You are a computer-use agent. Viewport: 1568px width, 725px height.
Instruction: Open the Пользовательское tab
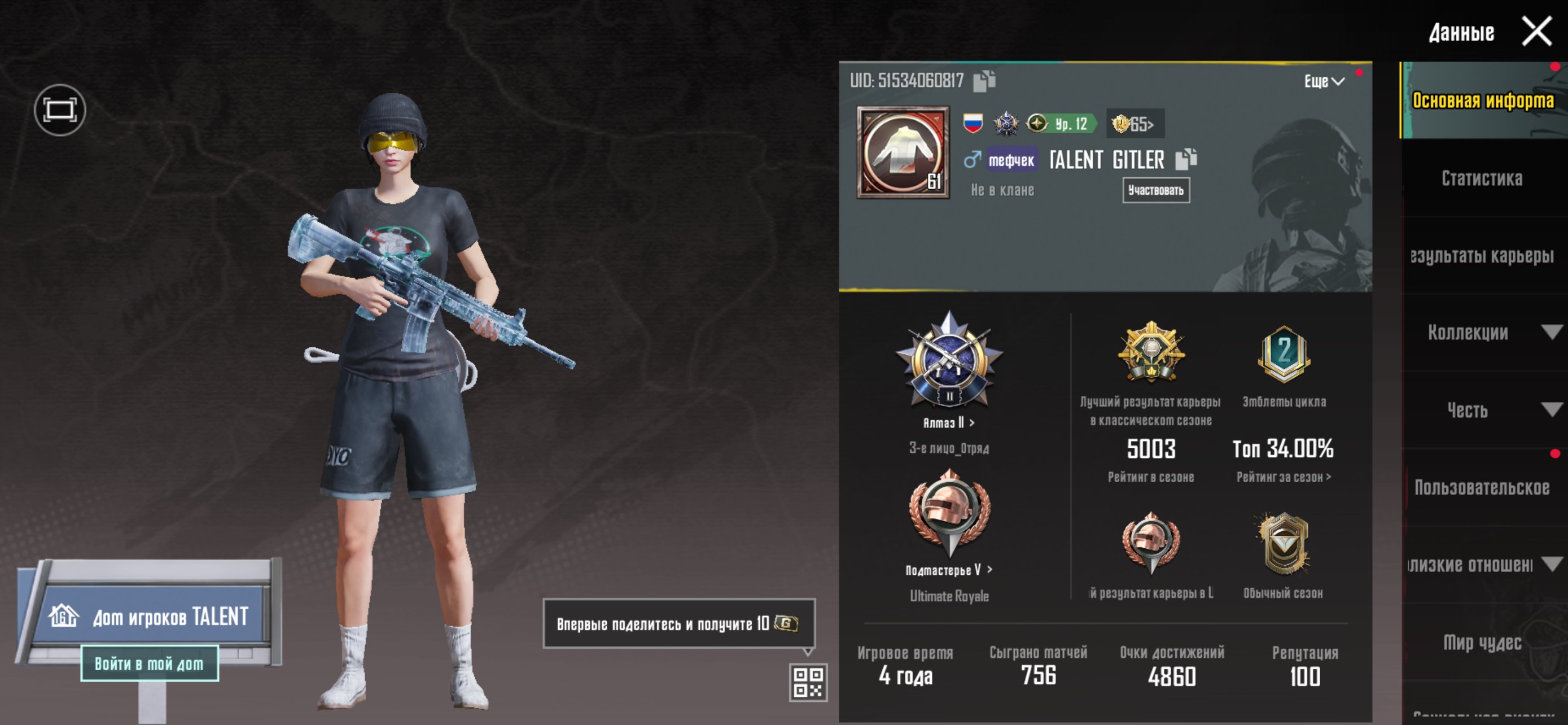pos(1481,488)
